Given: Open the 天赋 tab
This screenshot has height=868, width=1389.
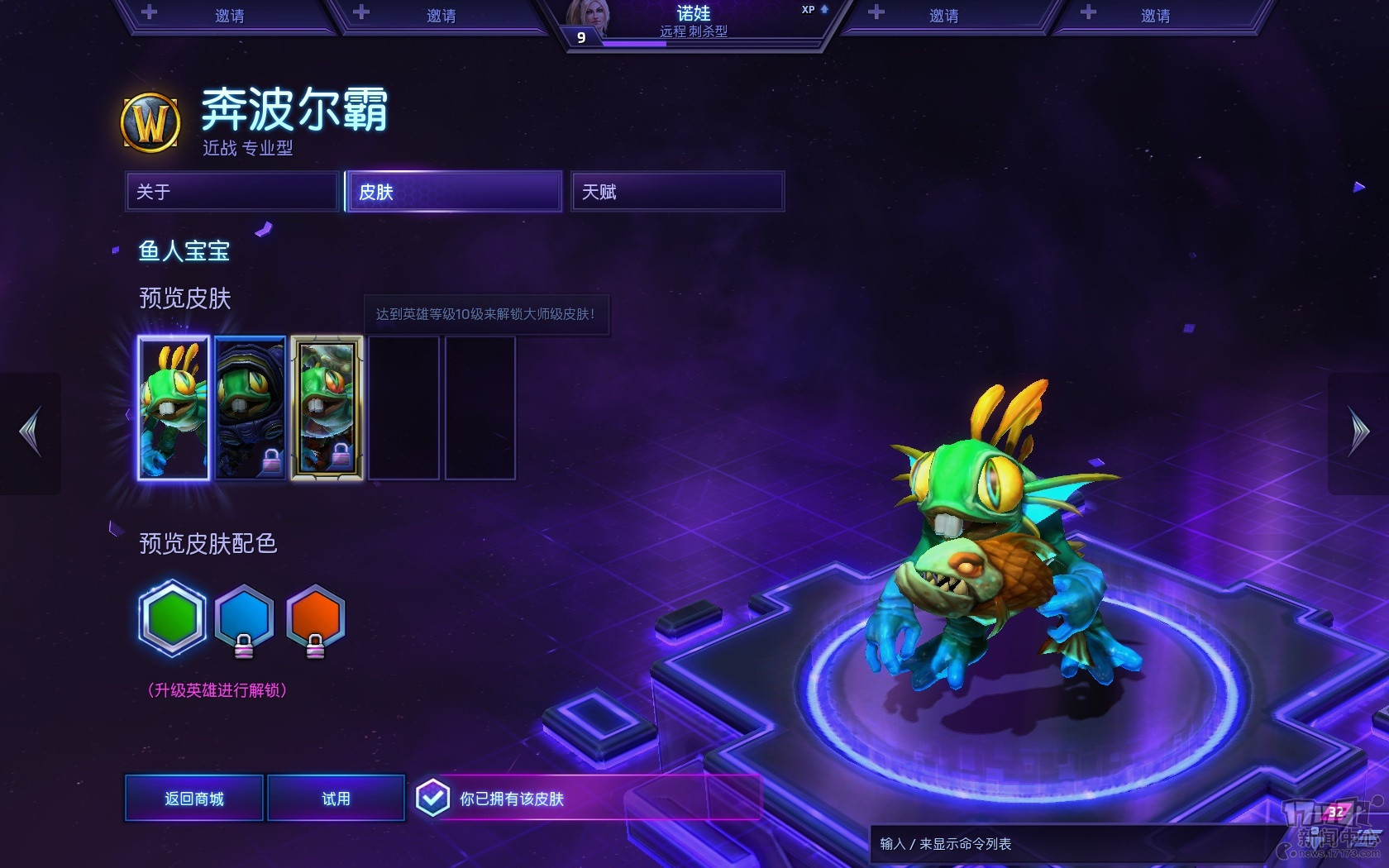Looking at the screenshot, I should pos(677,192).
